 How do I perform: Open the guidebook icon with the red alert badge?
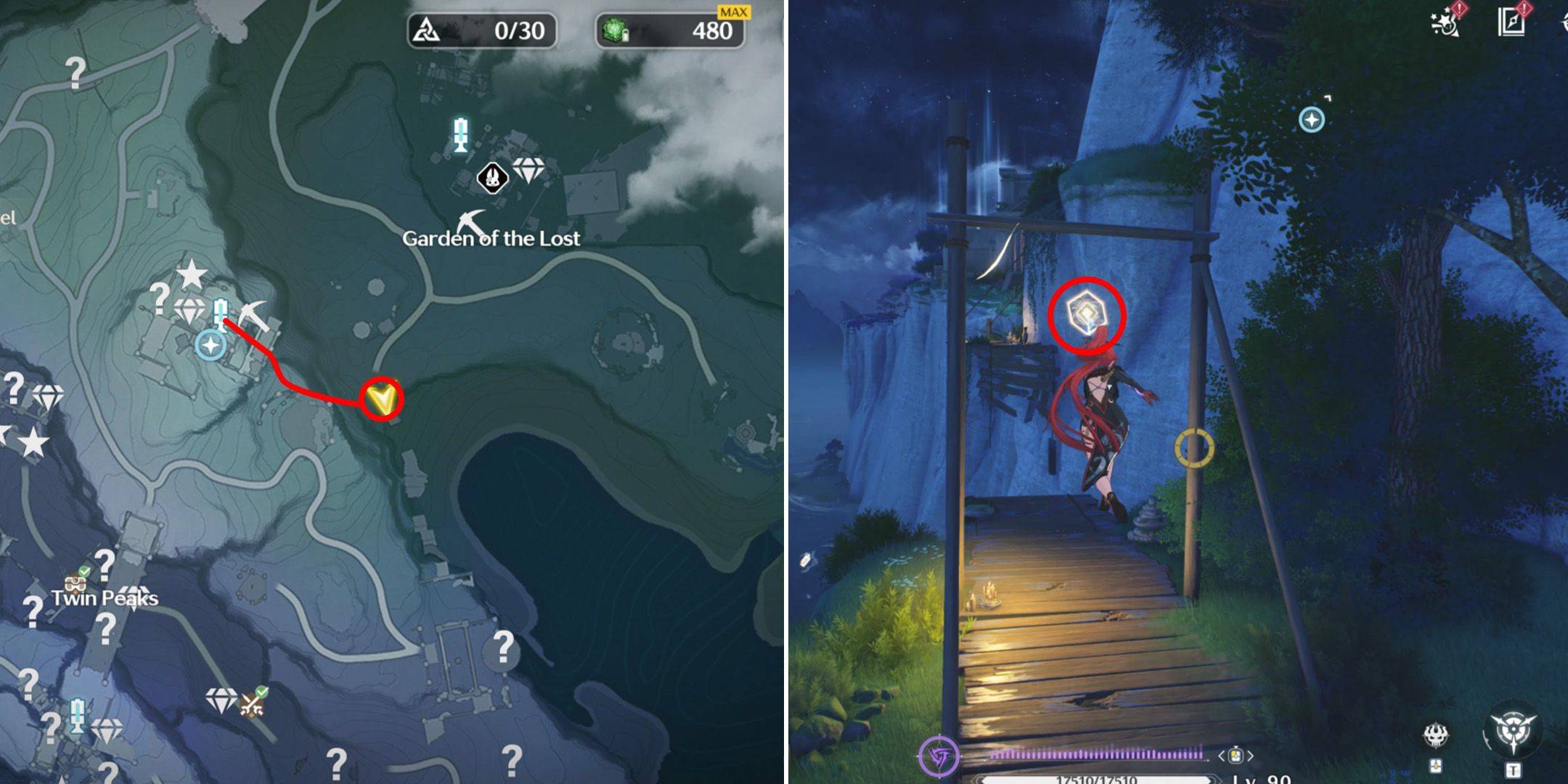[1512, 20]
